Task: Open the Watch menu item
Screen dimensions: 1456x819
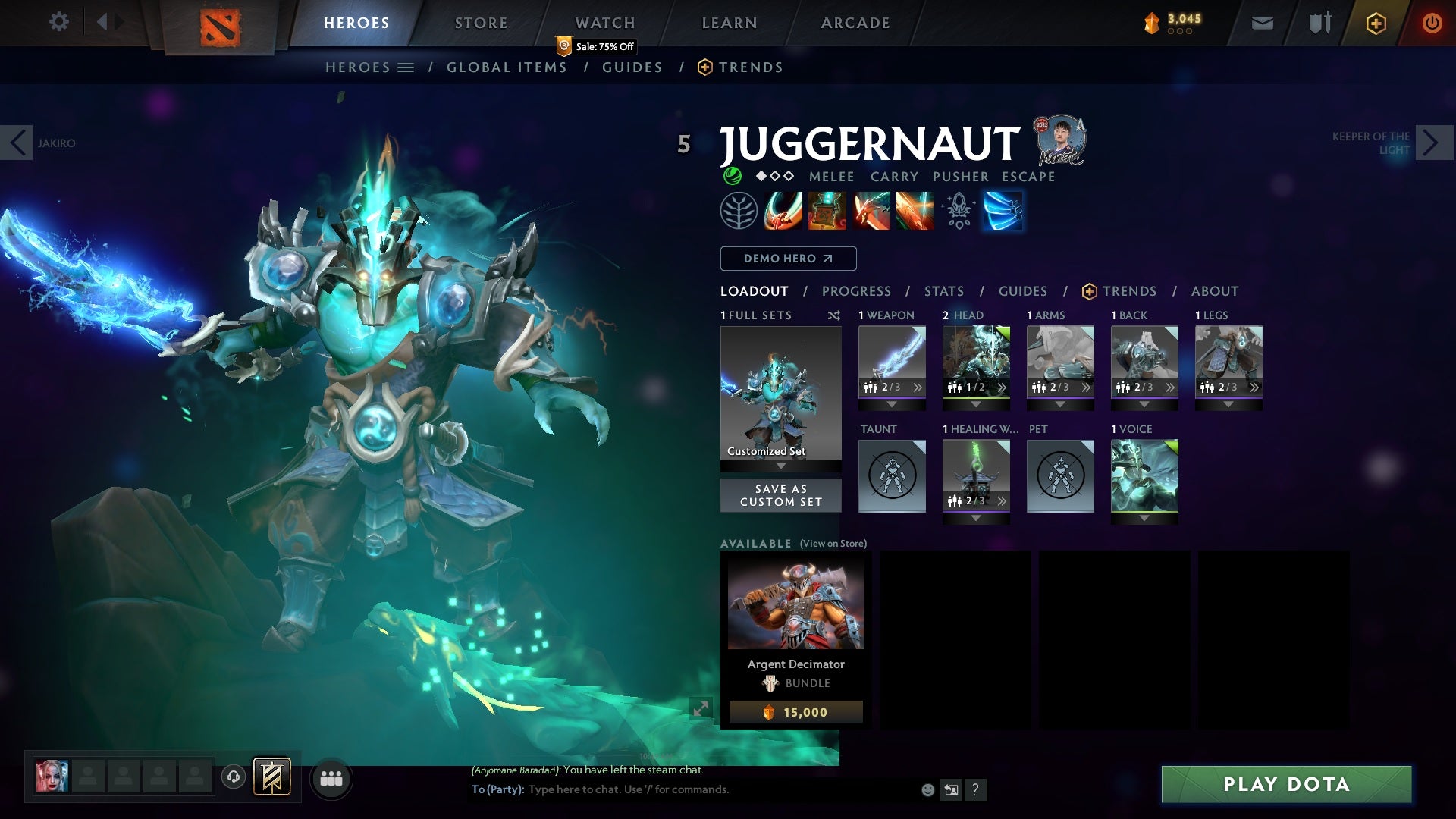Action: (x=604, y=22)
